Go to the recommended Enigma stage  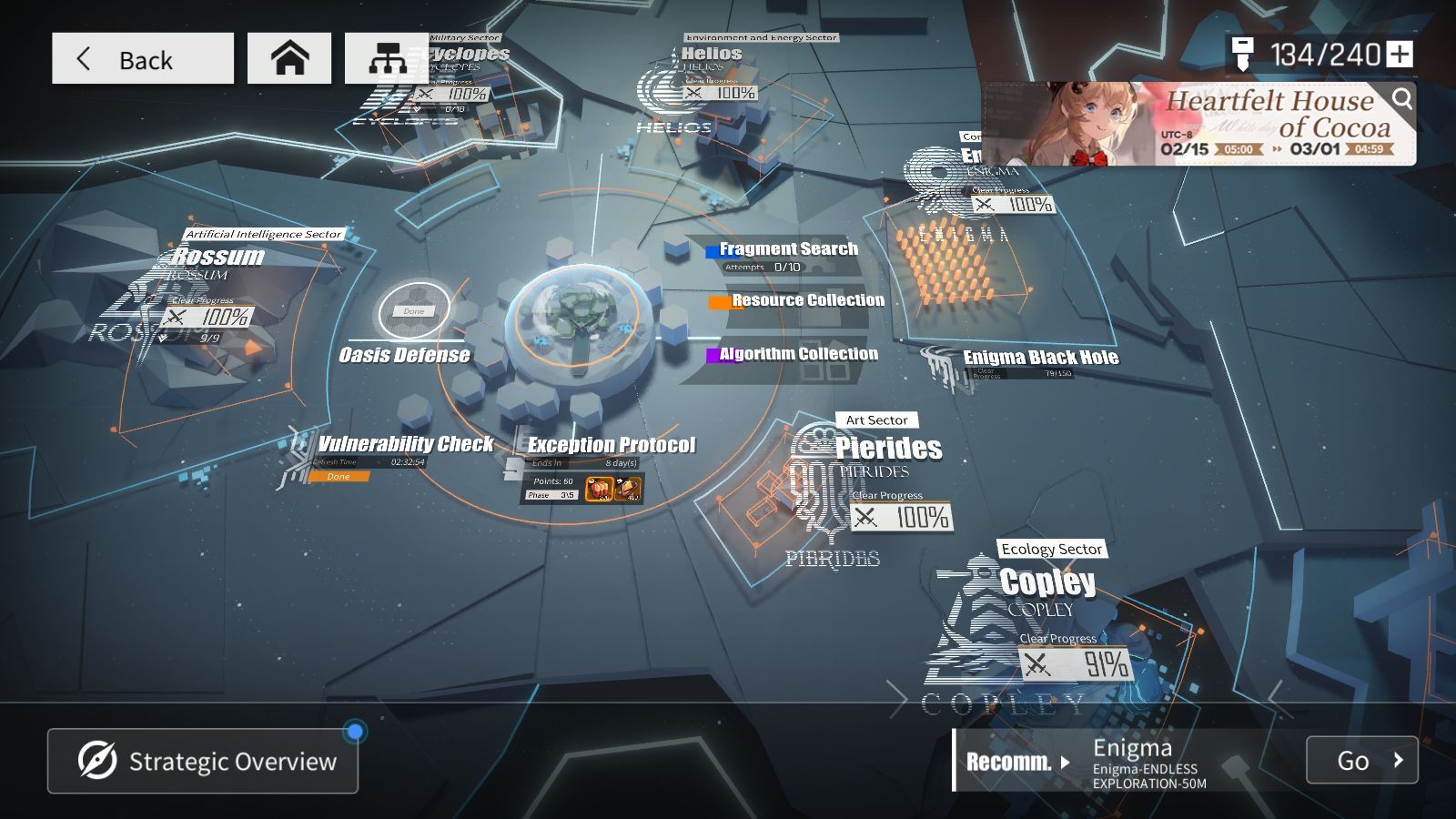(1361, 760)
